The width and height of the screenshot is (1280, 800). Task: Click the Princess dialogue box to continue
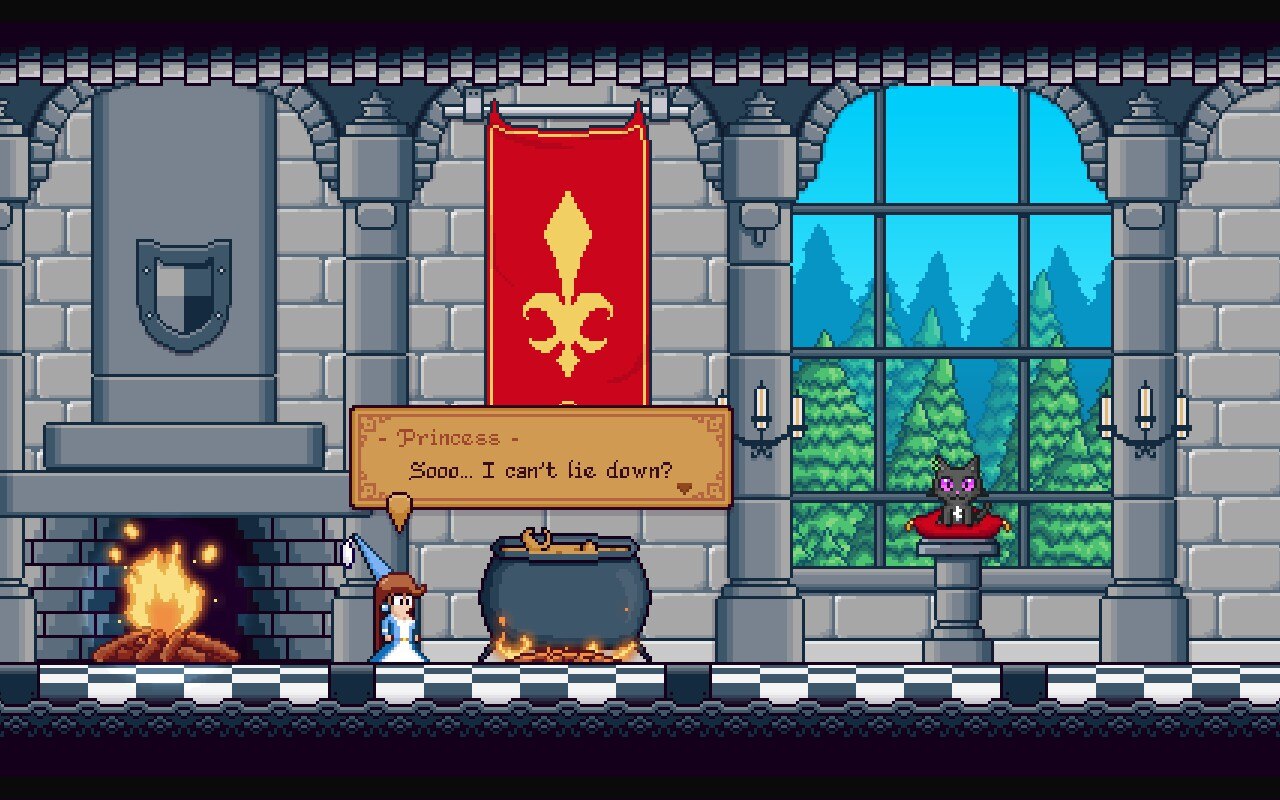pos(540,456)
